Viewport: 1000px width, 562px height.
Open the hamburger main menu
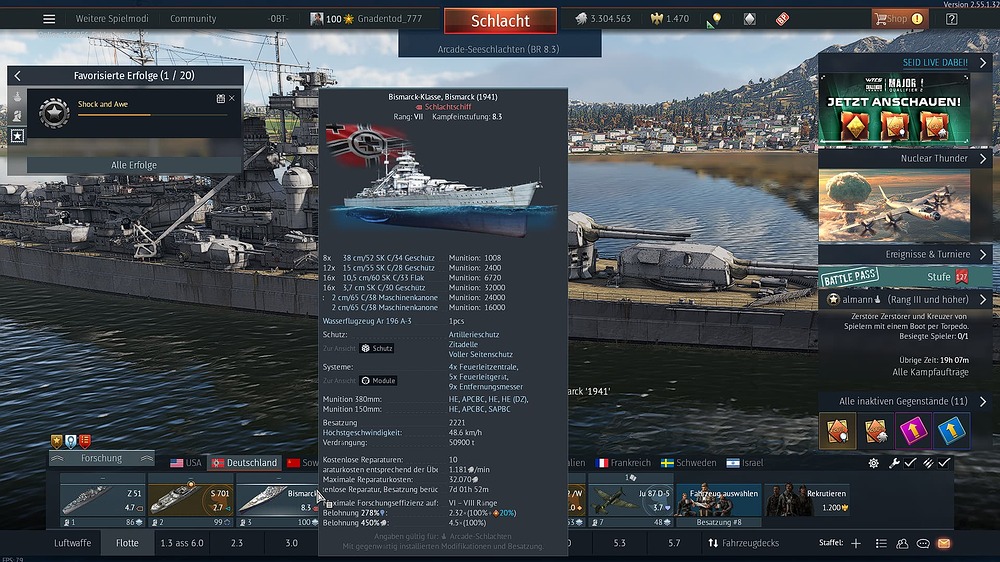[x=49, y=19]
